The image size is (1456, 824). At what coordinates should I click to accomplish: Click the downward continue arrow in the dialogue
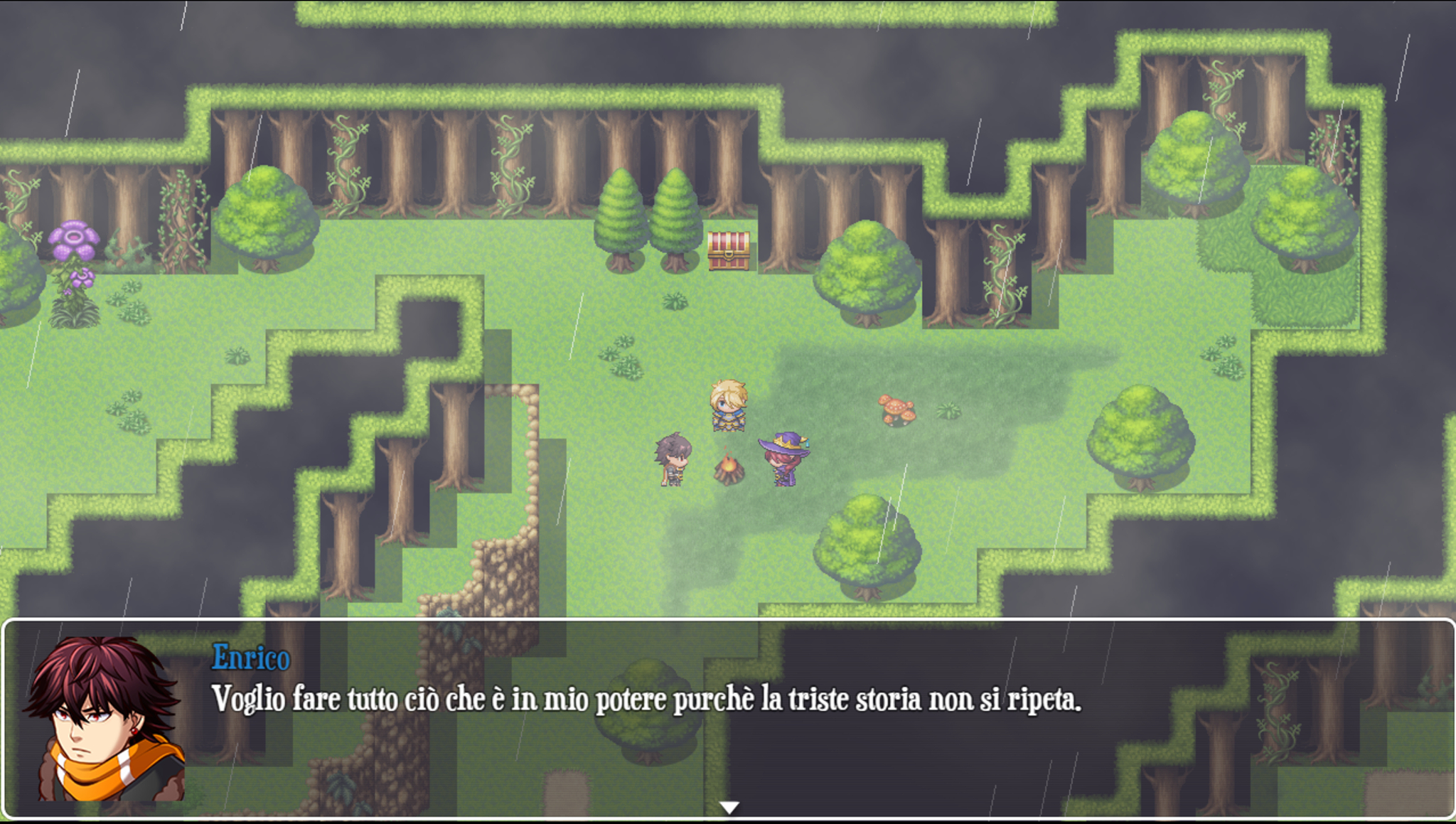pos(728,806)
